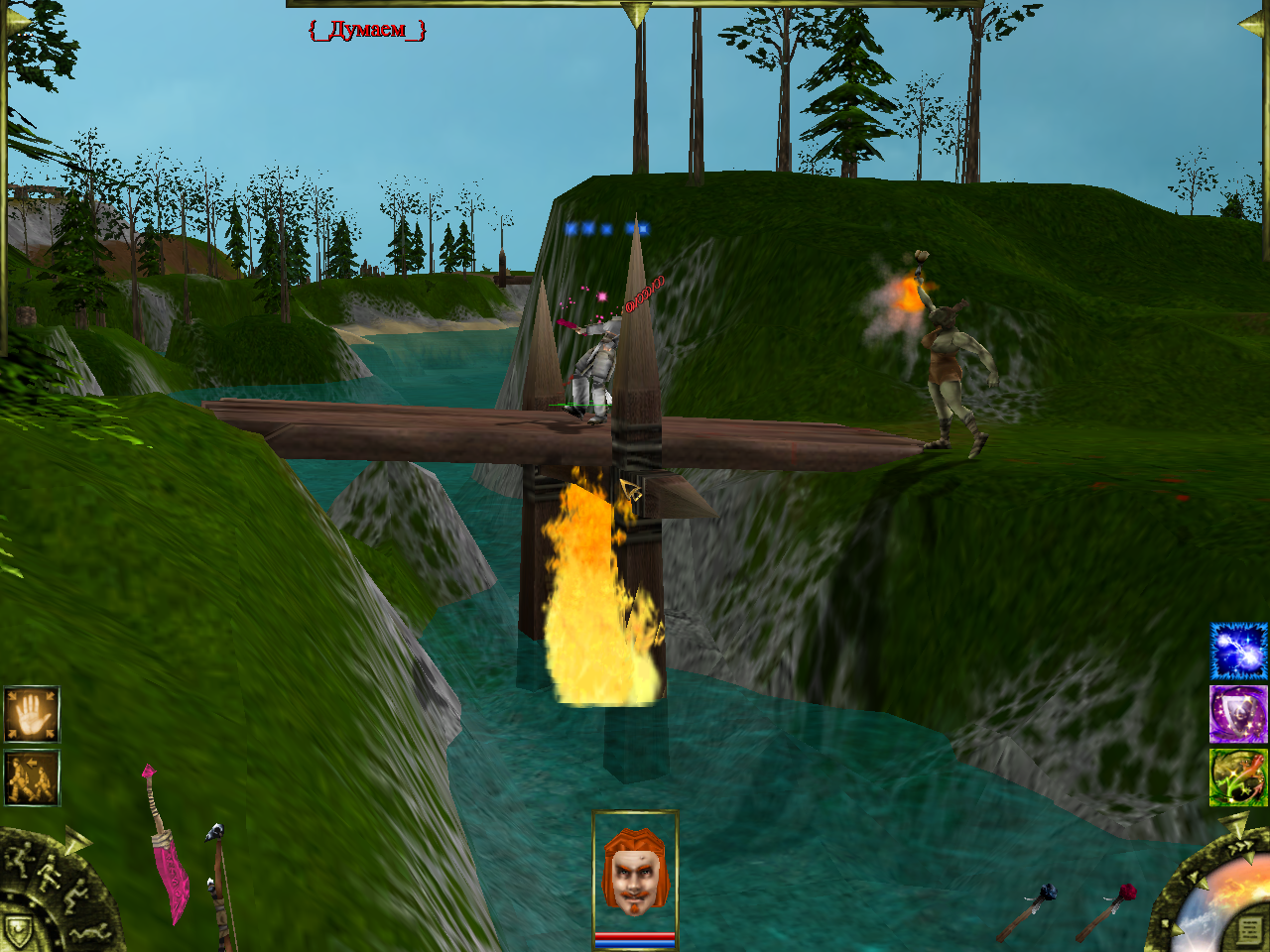The image size is (1270, 952).
Task: Expand the top panel arrow
Action: (x=634, y=14)
